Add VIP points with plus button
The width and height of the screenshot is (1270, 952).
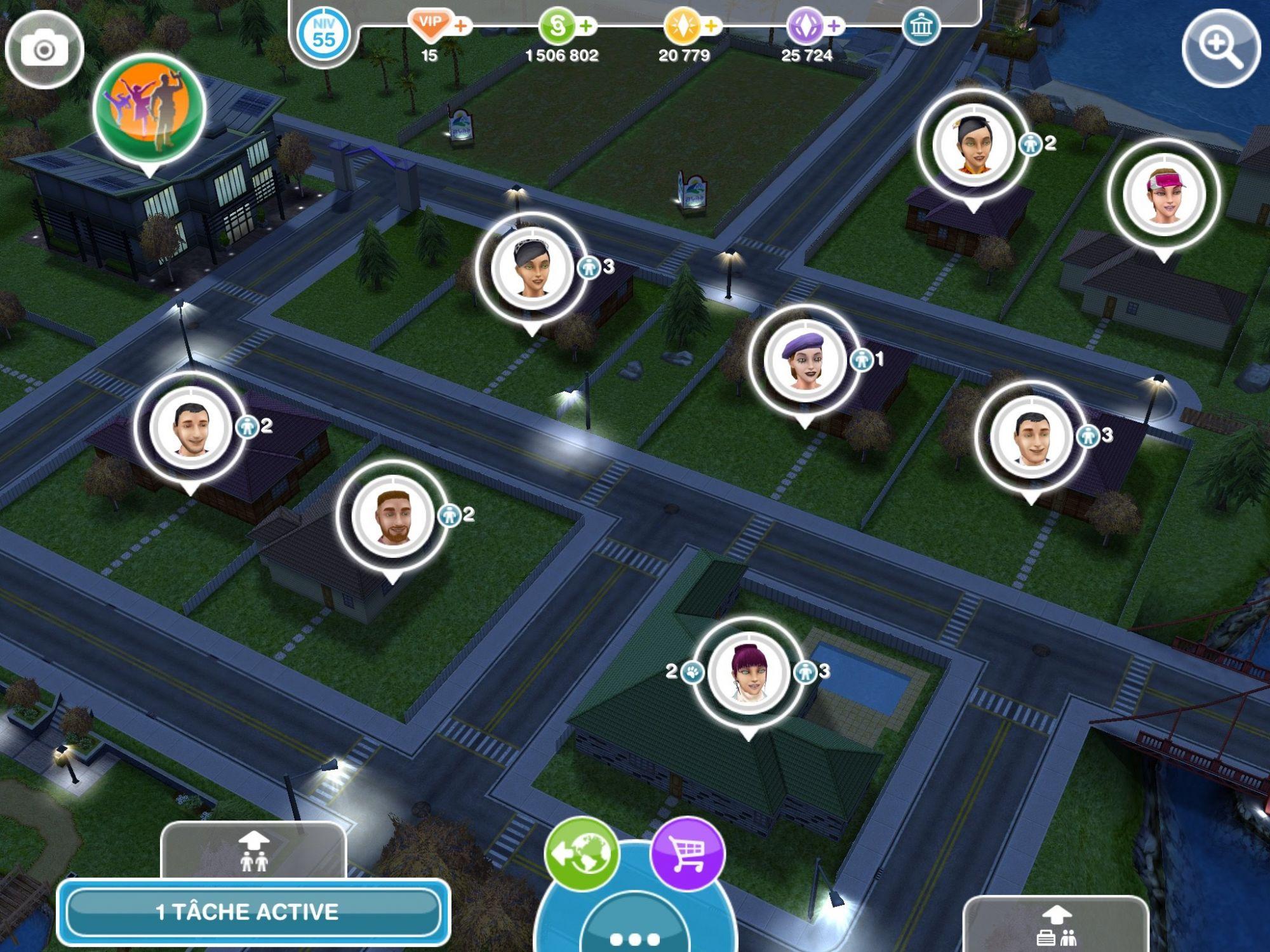pos(461,27)
